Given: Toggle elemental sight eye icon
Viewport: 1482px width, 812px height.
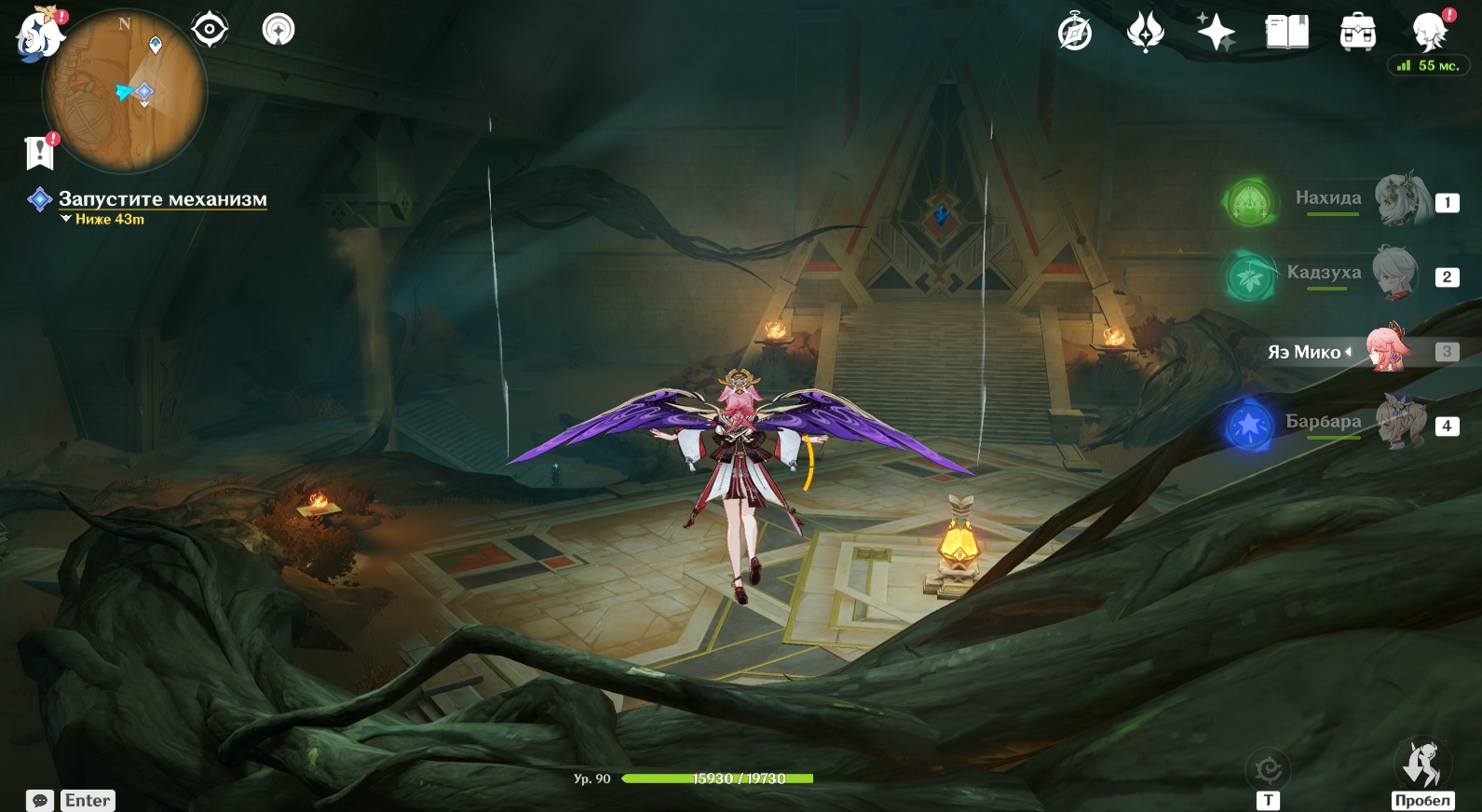Looking at the screenshot, I should tap(210, 30).
